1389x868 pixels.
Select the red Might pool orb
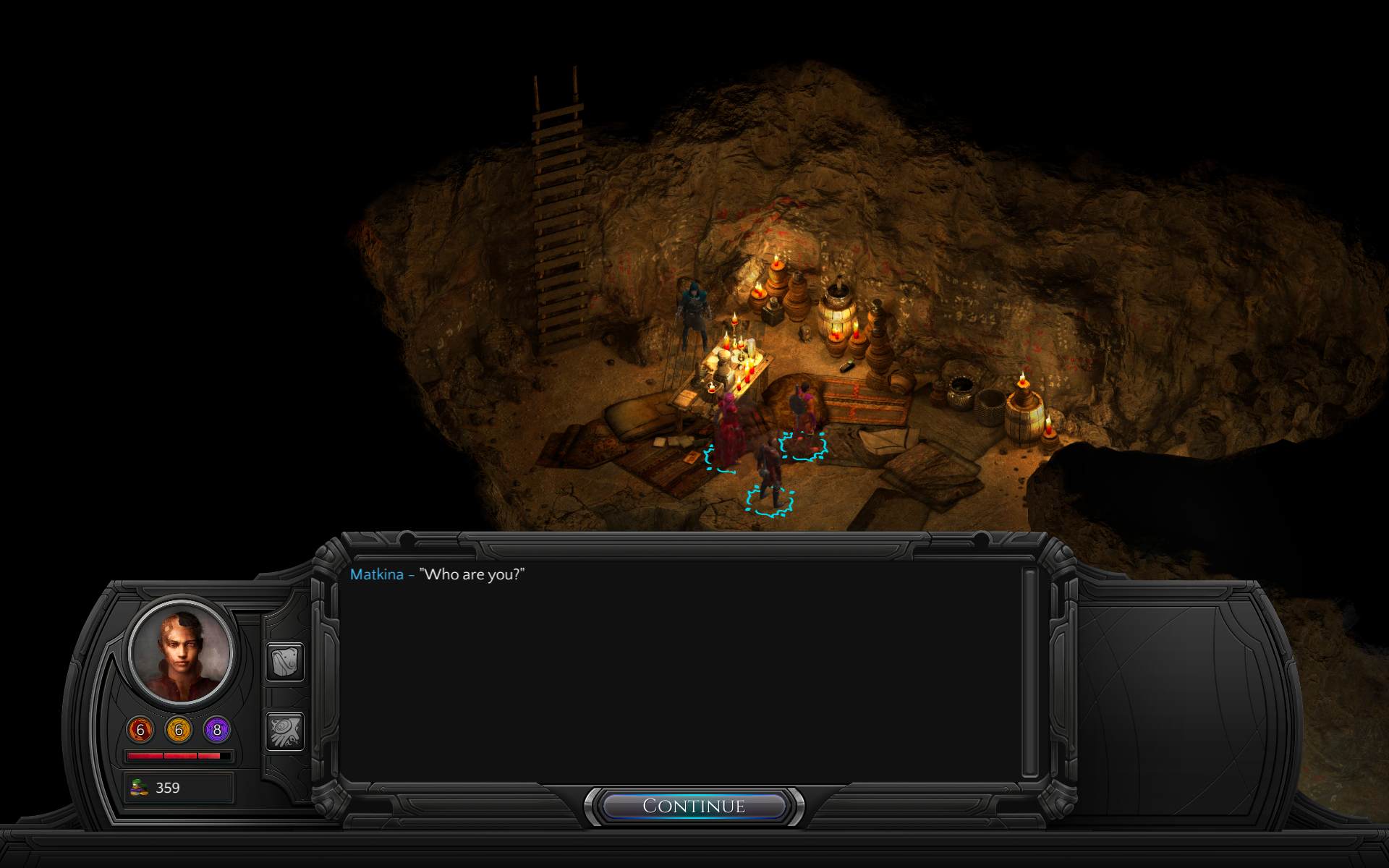[x=140, y=730]
